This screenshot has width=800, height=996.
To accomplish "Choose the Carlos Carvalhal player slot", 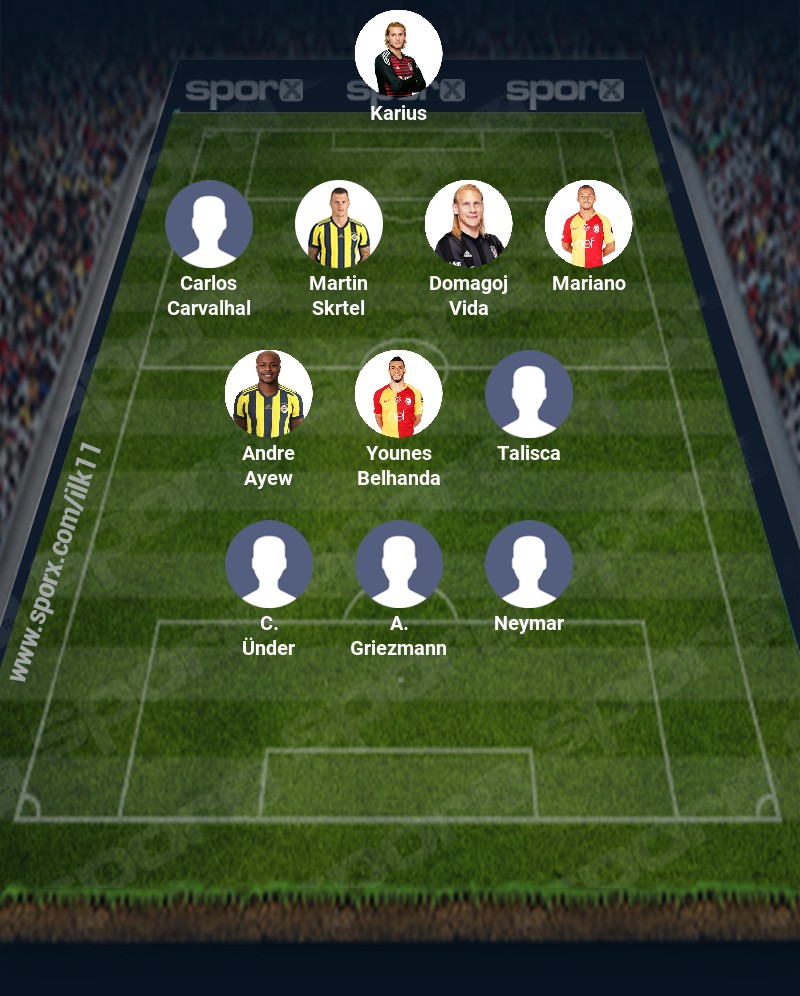I will [208, 224].
